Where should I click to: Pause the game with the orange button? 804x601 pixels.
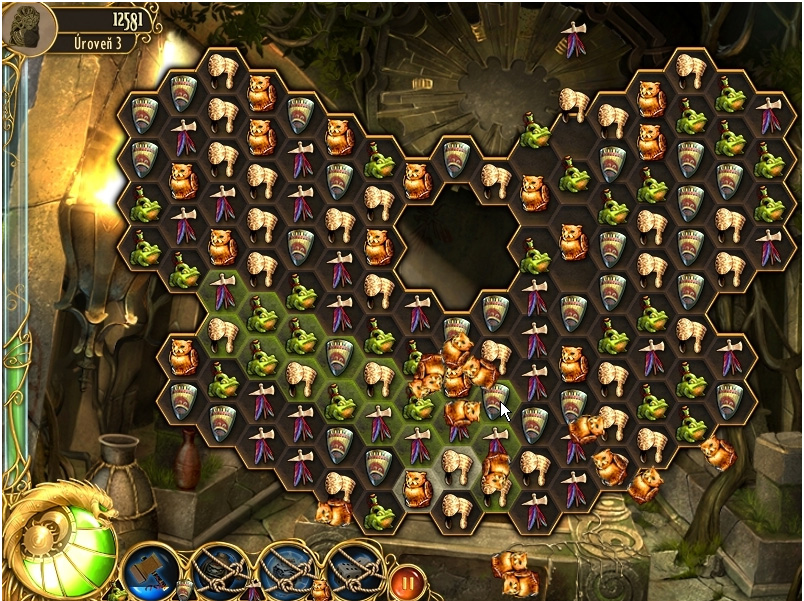pyautogui.click(x=407, y=579)
